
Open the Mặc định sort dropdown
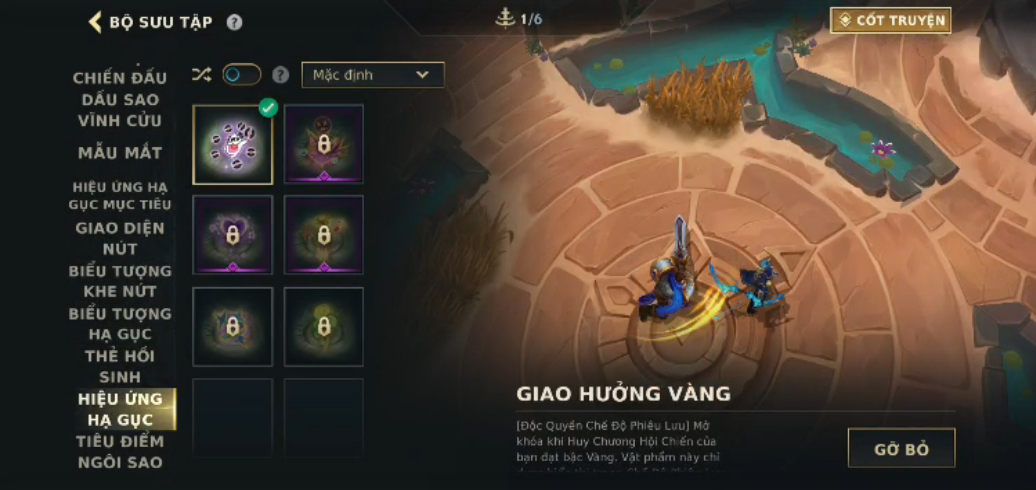372,75
